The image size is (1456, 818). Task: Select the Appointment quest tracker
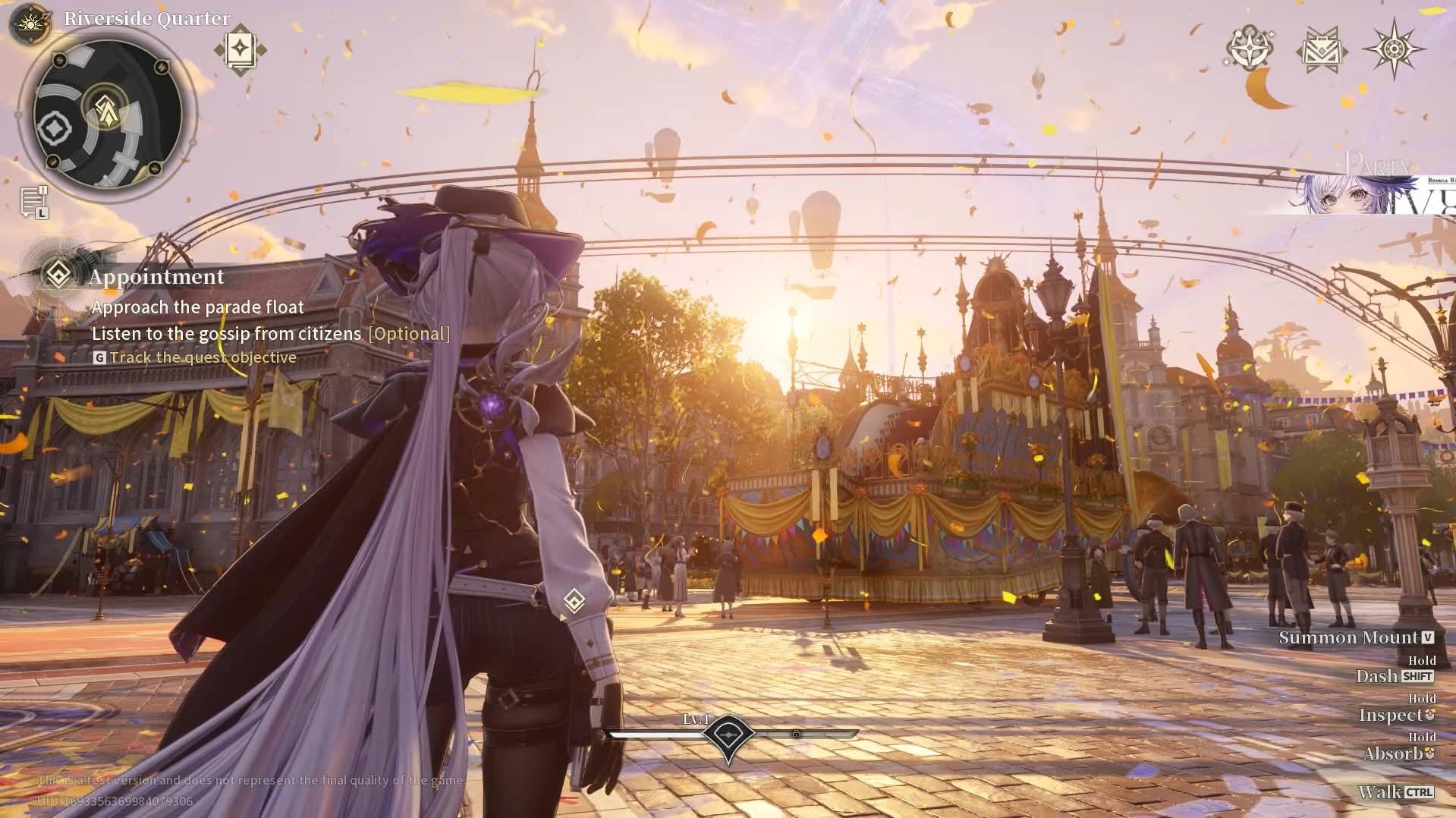coord(156,276)
